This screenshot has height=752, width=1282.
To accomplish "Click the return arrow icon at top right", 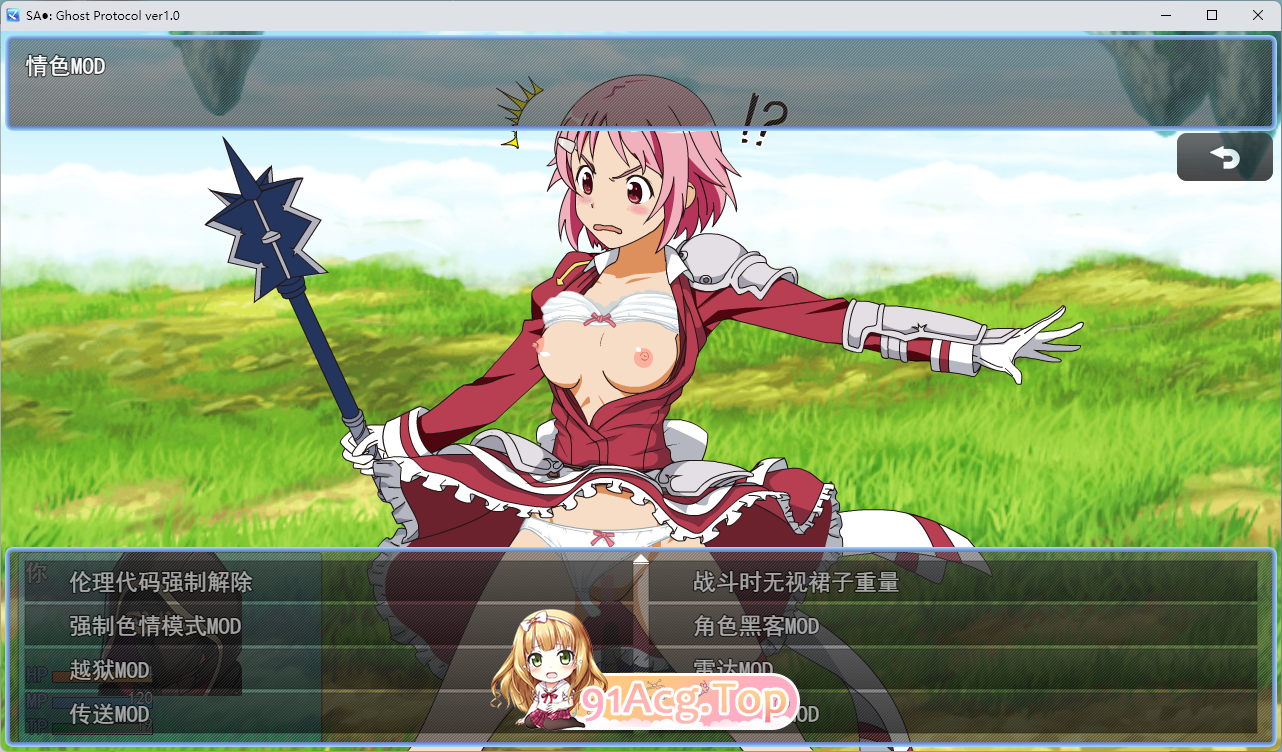I will click(x=1224, y=156).
